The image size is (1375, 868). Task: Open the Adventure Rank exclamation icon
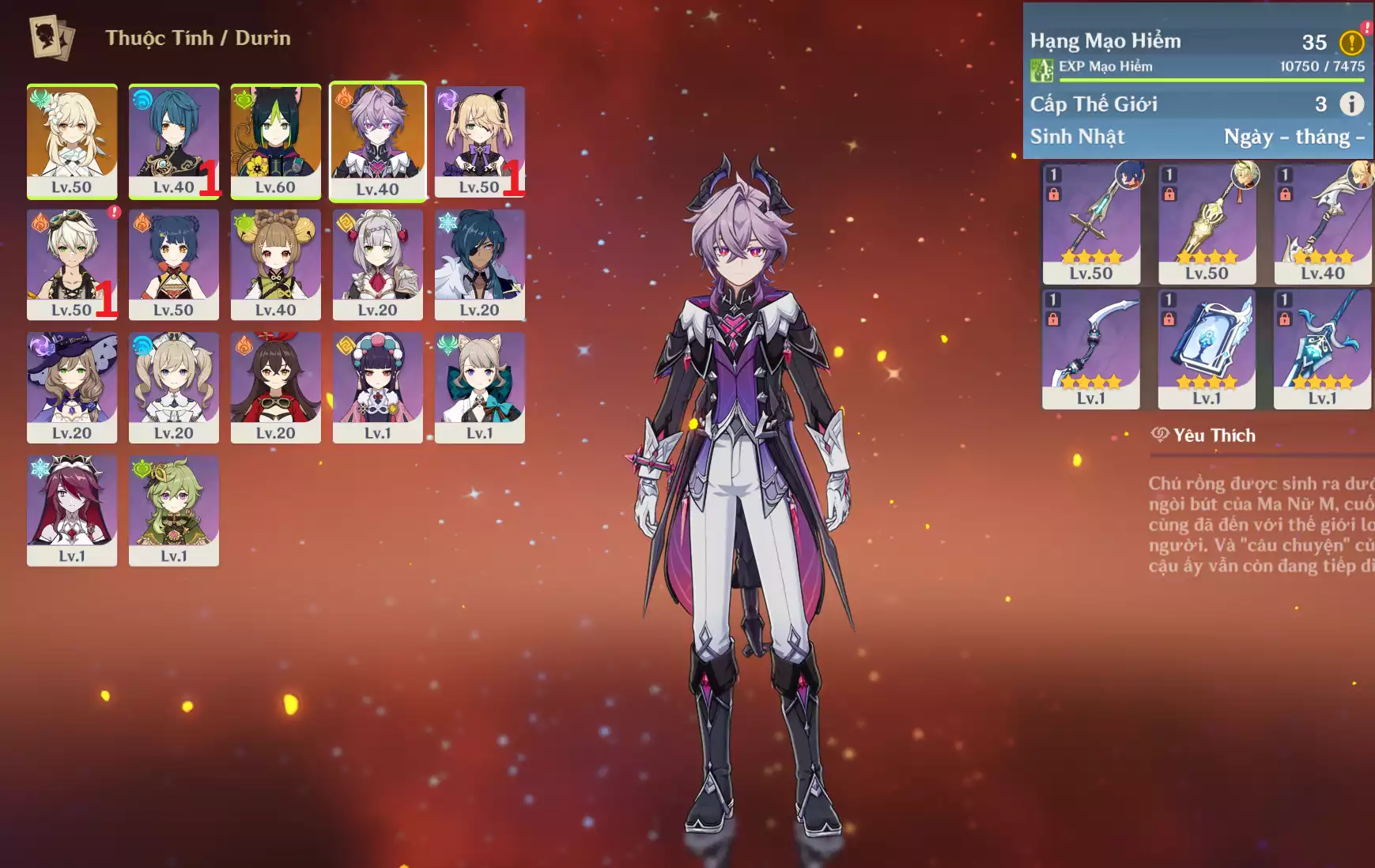pyautogui.click(x=1351, y=43)
